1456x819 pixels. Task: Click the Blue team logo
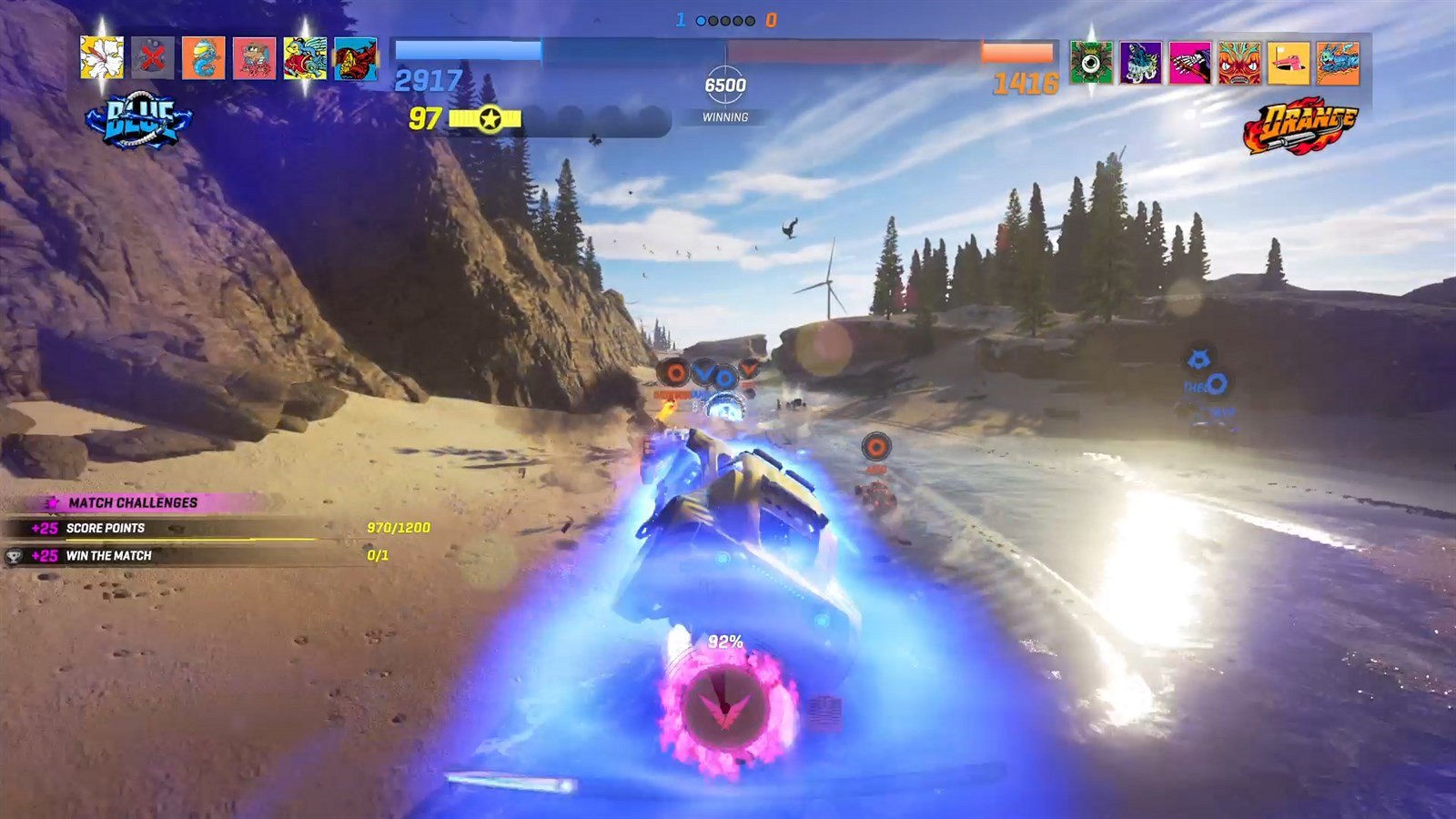(139, 122)
